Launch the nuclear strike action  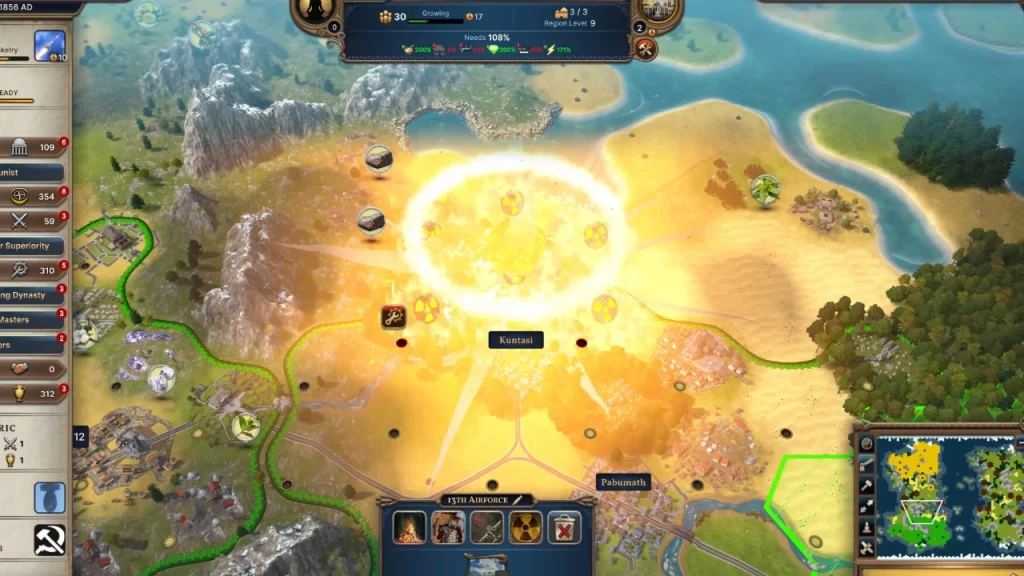(x=527, y=527)
